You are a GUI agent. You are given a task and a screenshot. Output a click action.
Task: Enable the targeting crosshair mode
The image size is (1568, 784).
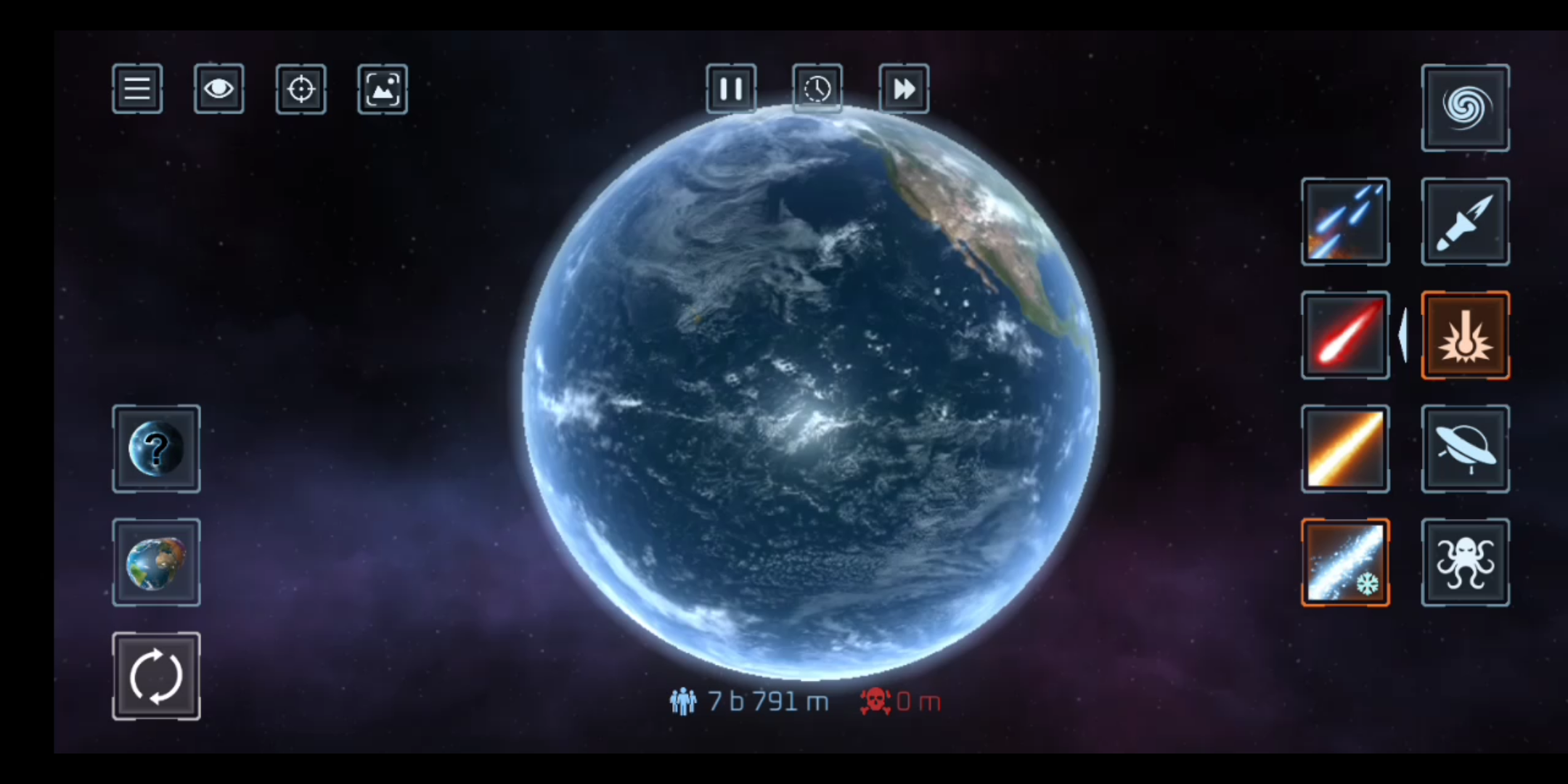(x=301, y=88)
